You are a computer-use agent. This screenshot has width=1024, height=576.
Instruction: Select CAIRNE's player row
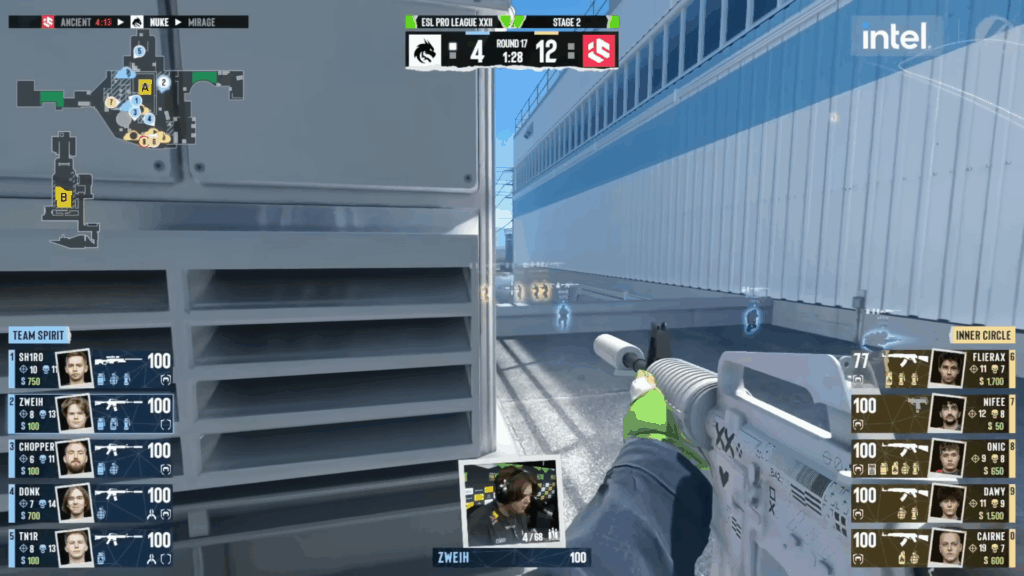point(933,546)
